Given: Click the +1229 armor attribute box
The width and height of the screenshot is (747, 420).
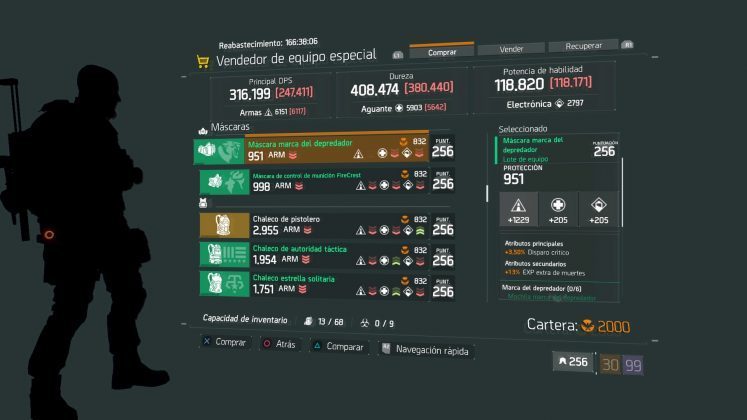Looking at the screenshot, I should 518,209.
